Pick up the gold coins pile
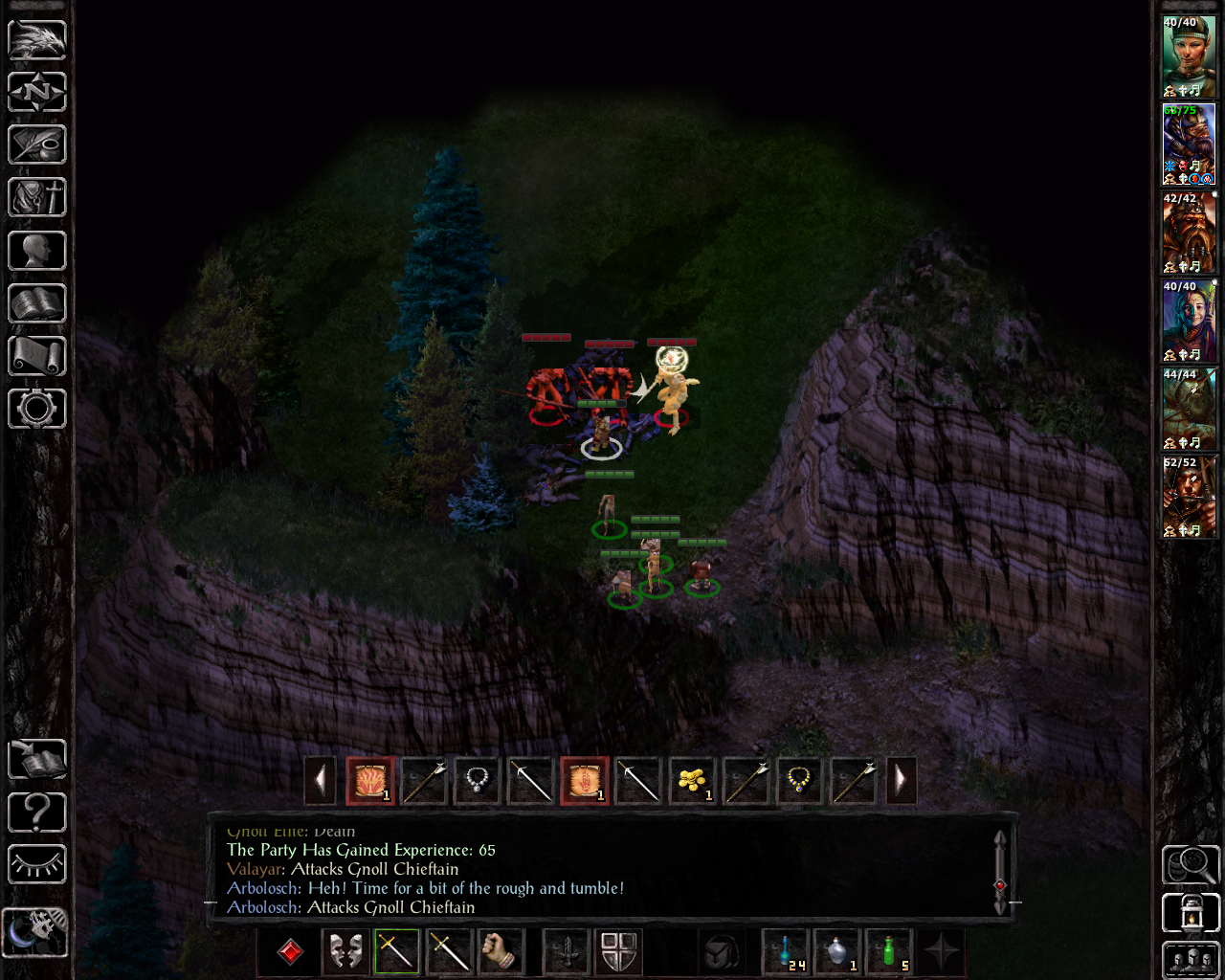Image resolution: width=1225 pixels, height=980 pixels. 691,781
